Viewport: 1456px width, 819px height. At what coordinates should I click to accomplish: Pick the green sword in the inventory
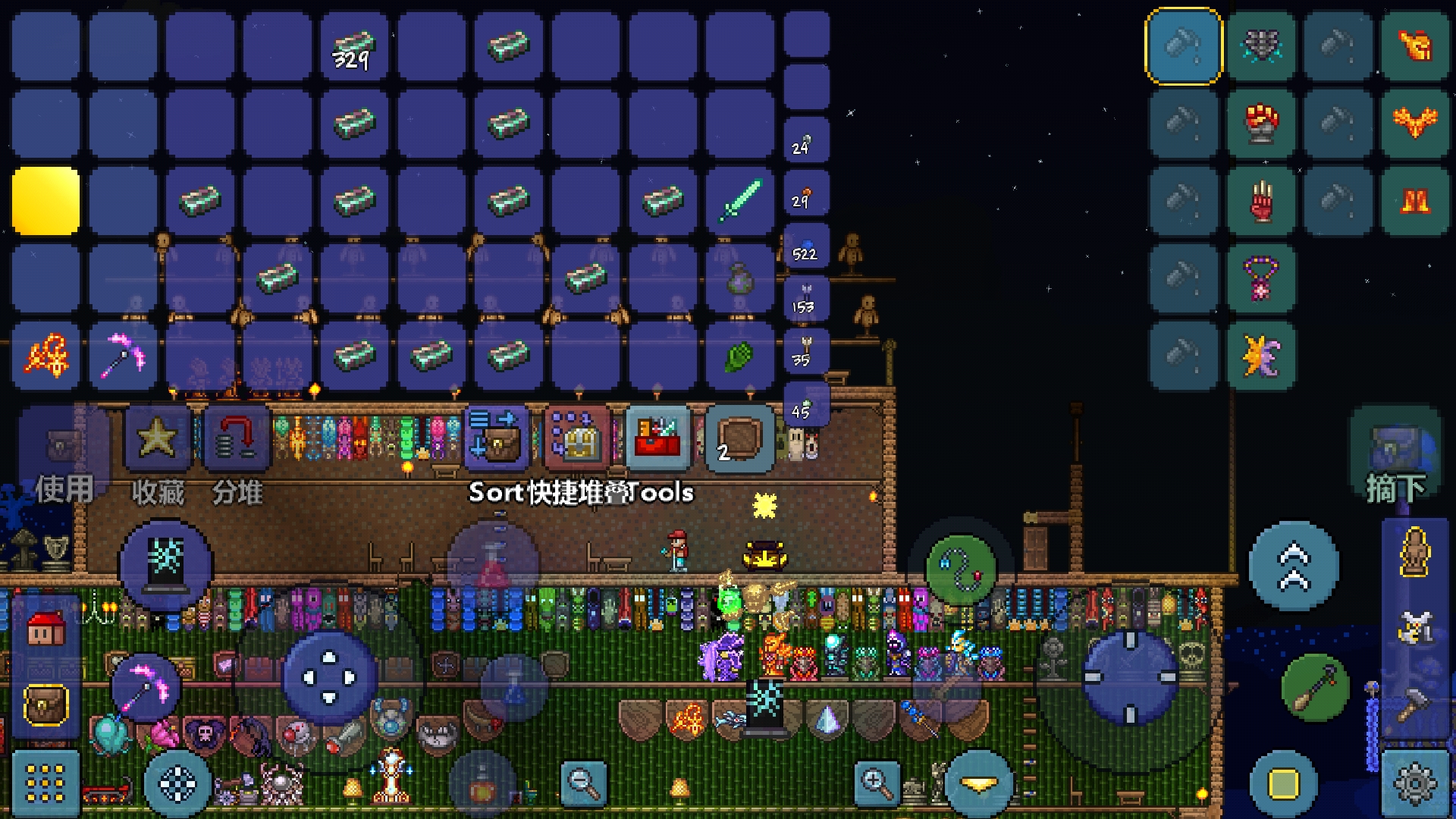pos(739,200)
